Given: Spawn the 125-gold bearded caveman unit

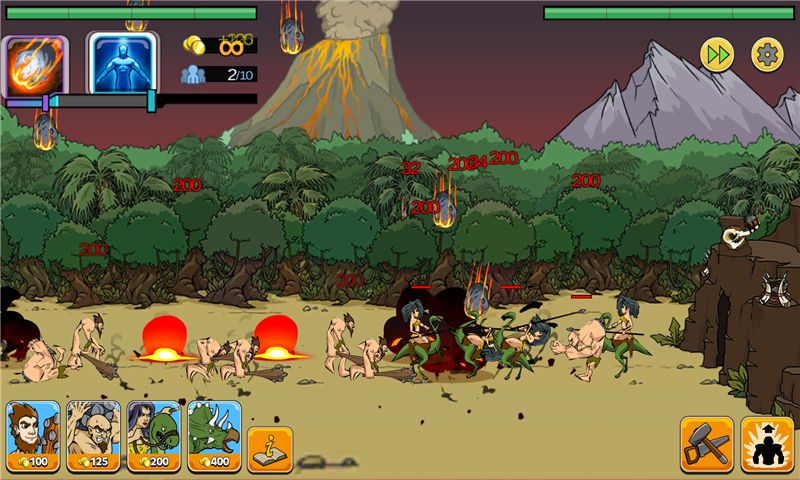Looking at the screenshot, I should click(x=94, y=436).
